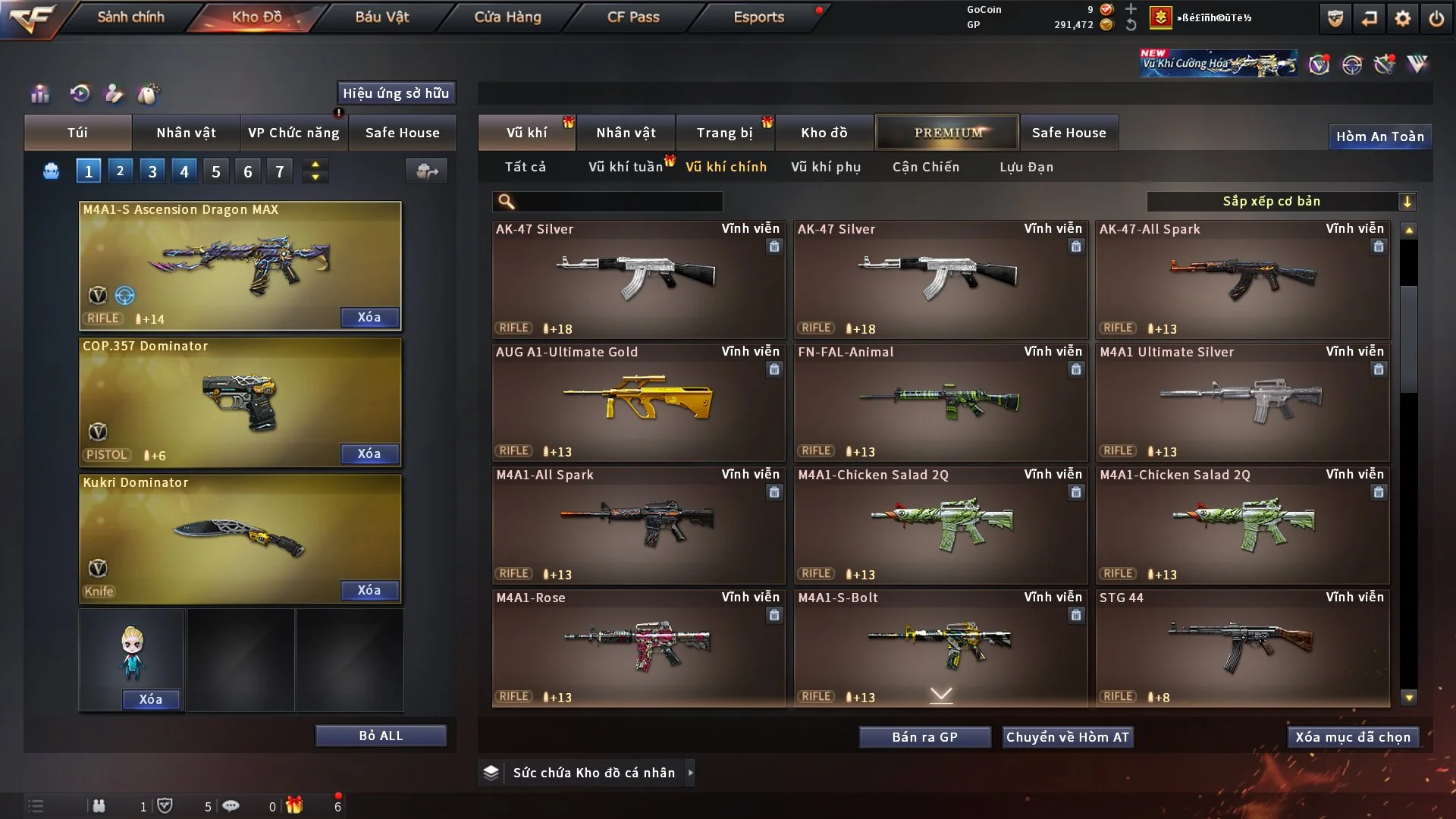Pick the M4A1-Rose weapon tile
The width and height of the screenshot is (1456, 819).
pos(638,648)
